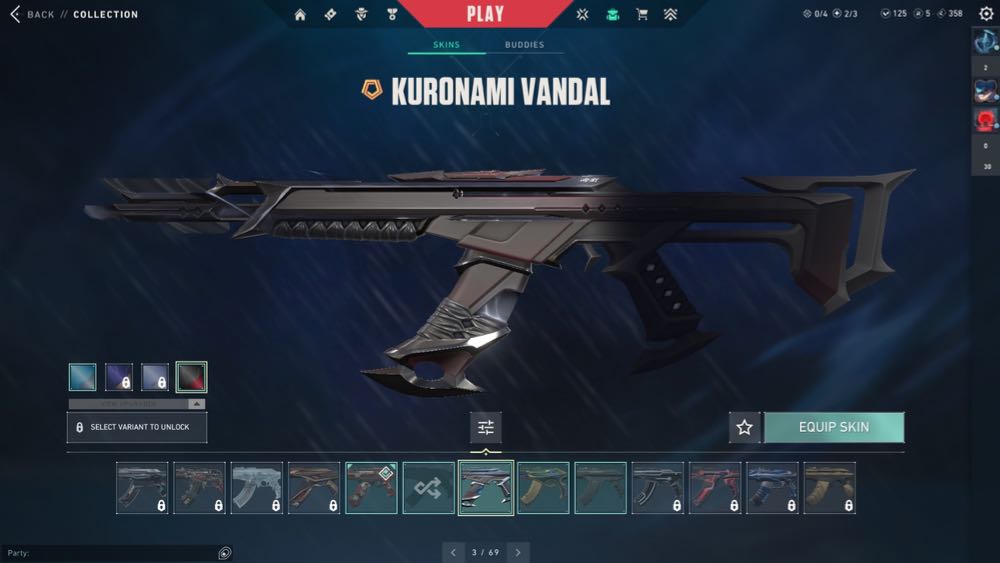This screenshot has width=1000, height=563.
Task: Favorite this skin with the star button
Action: click(744, 427)
